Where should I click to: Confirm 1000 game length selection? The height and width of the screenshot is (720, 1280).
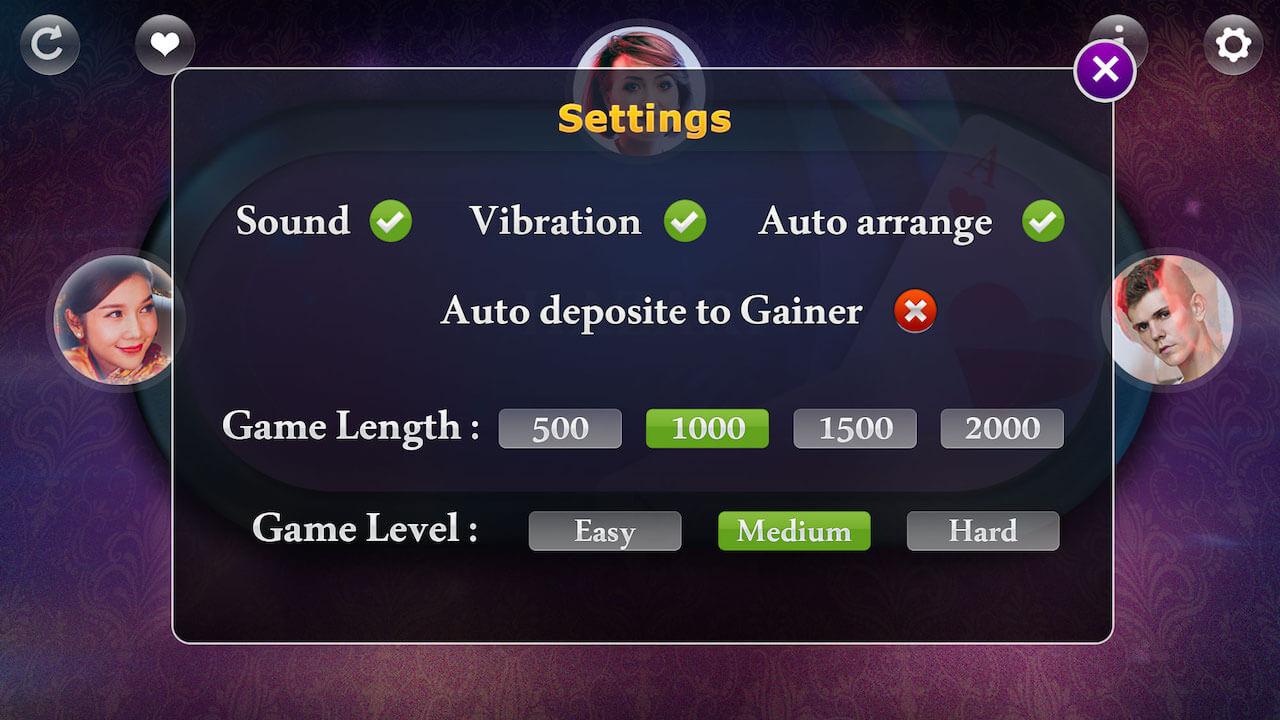[707, 428]
